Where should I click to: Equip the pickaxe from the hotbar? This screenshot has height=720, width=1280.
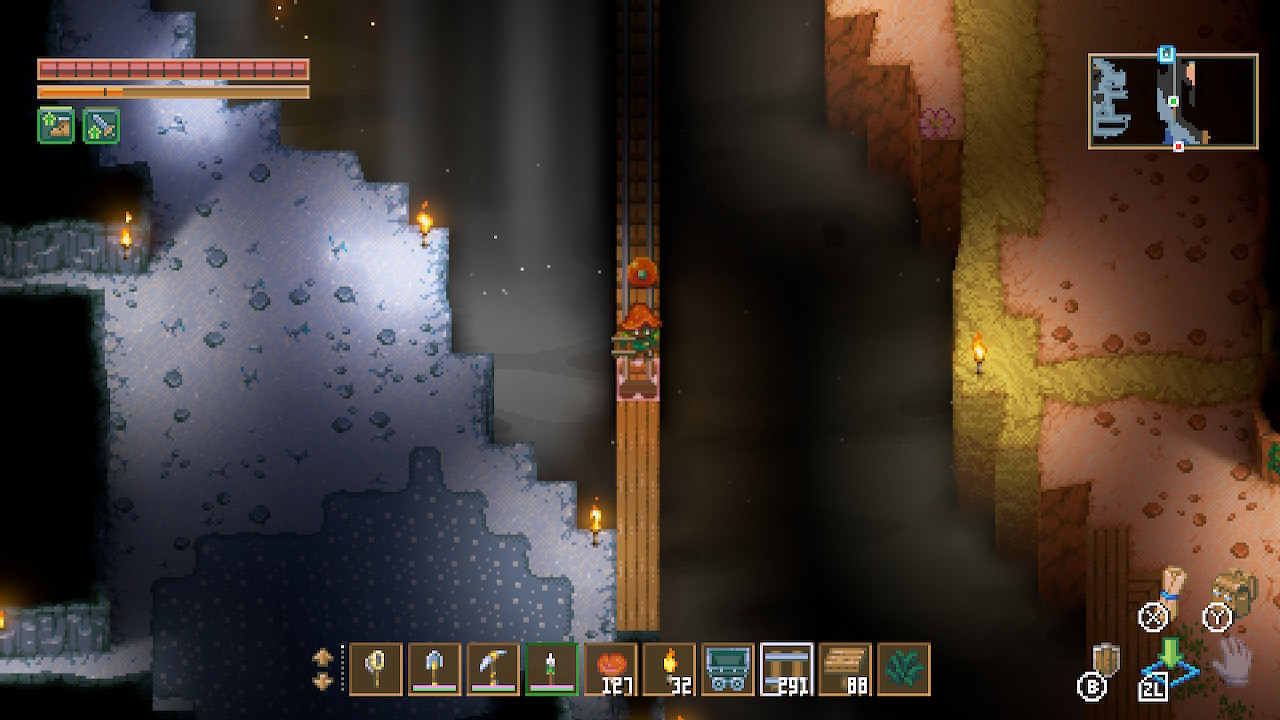[x=493, y=669]
